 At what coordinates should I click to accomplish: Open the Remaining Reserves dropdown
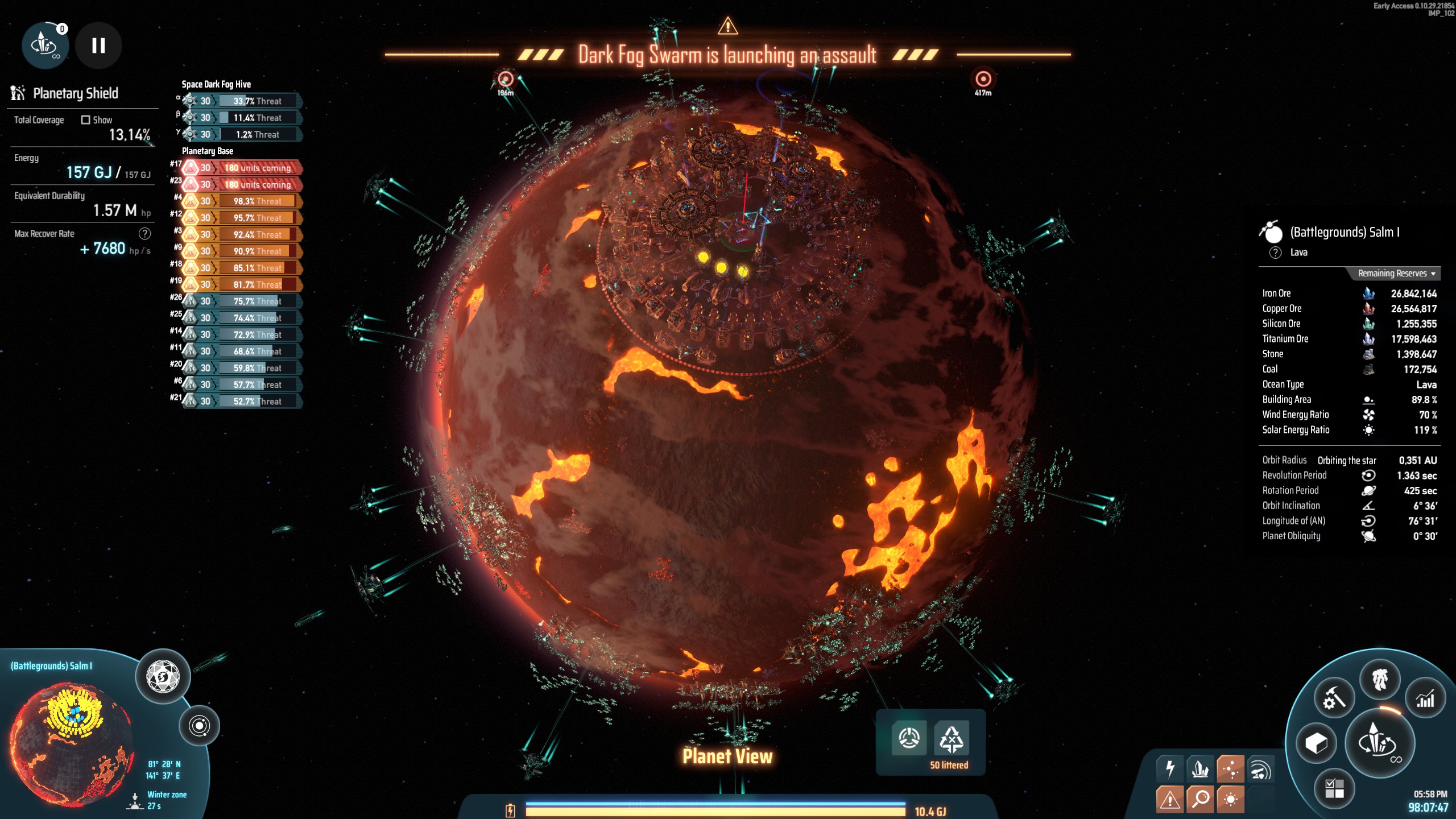tap(1396, 274)
